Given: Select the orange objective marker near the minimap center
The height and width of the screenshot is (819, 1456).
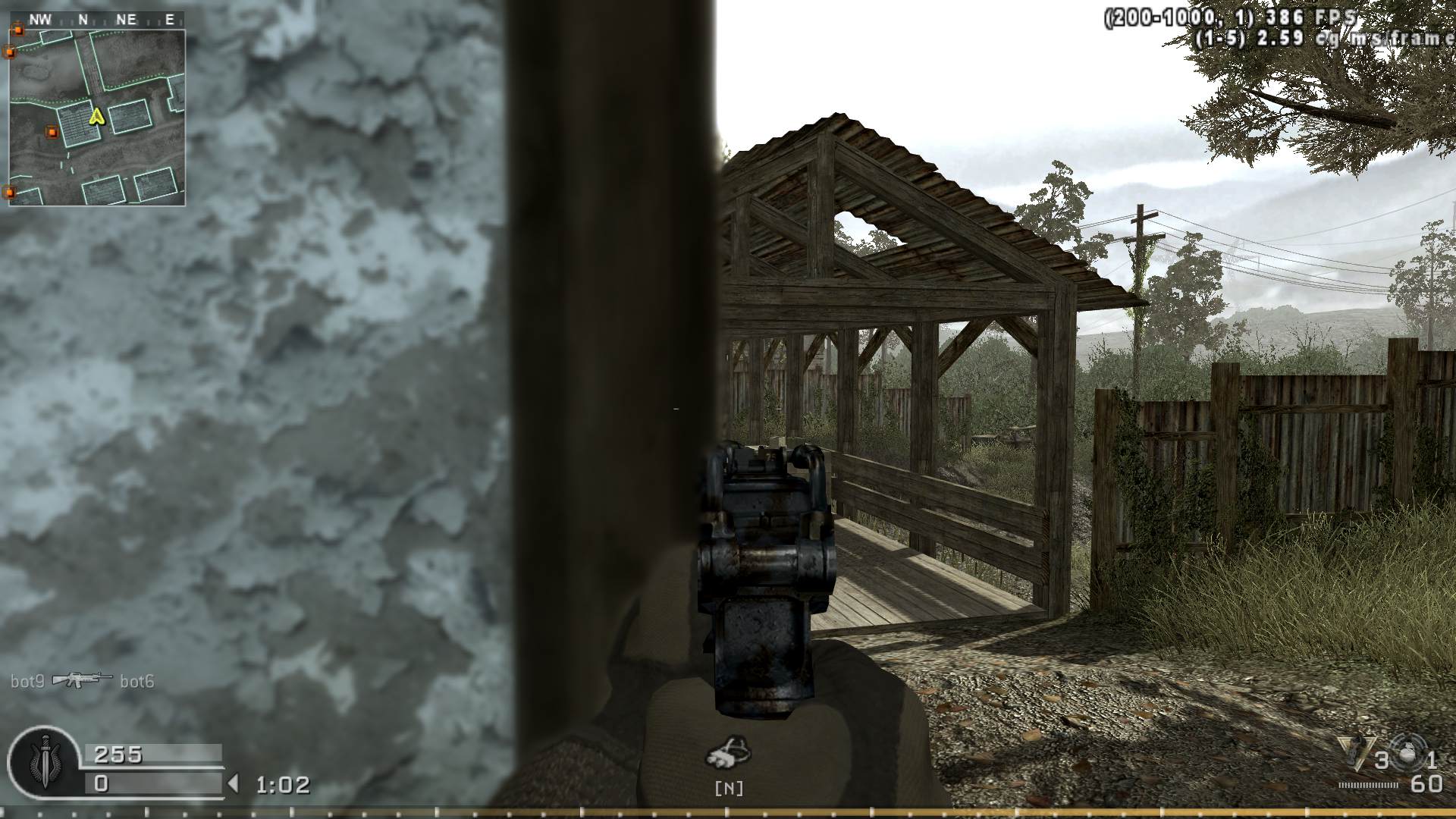Looking at the screenshot, I should click(x=52, y=132).
